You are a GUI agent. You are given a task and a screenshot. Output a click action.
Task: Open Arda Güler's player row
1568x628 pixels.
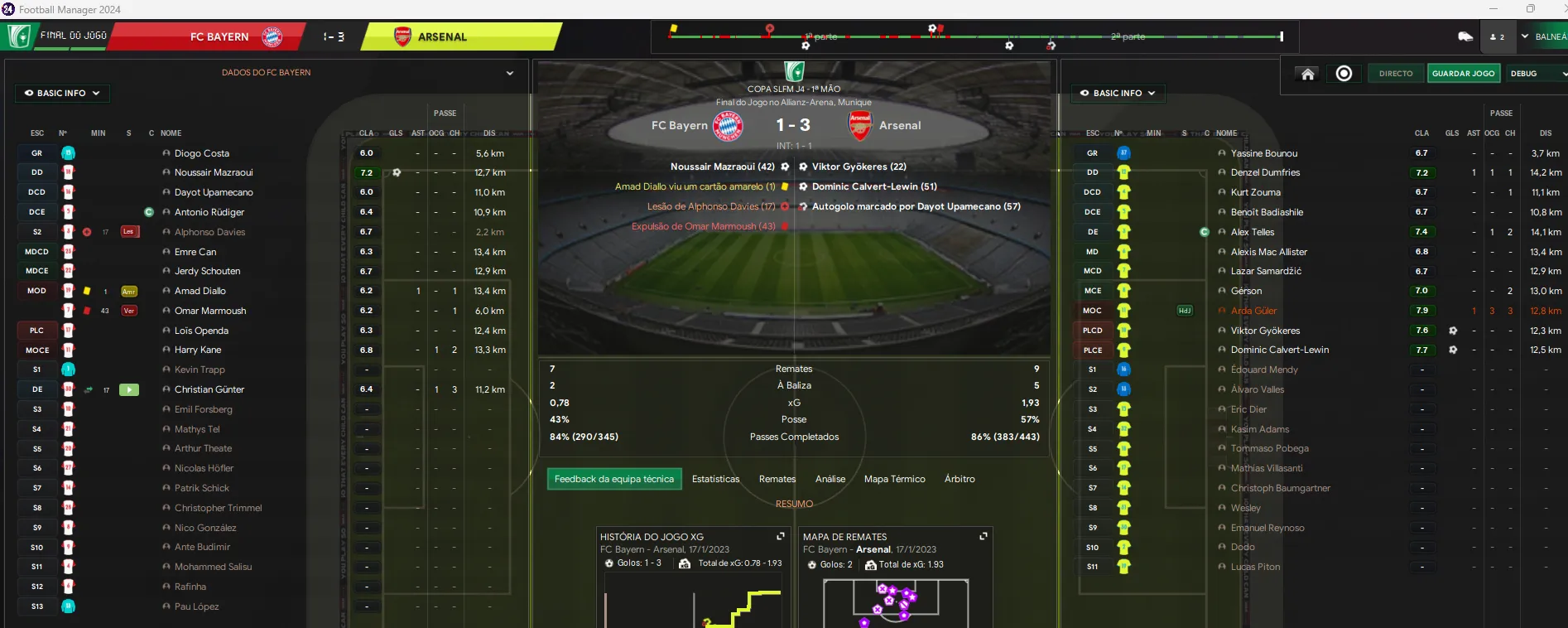(1253, 311)
